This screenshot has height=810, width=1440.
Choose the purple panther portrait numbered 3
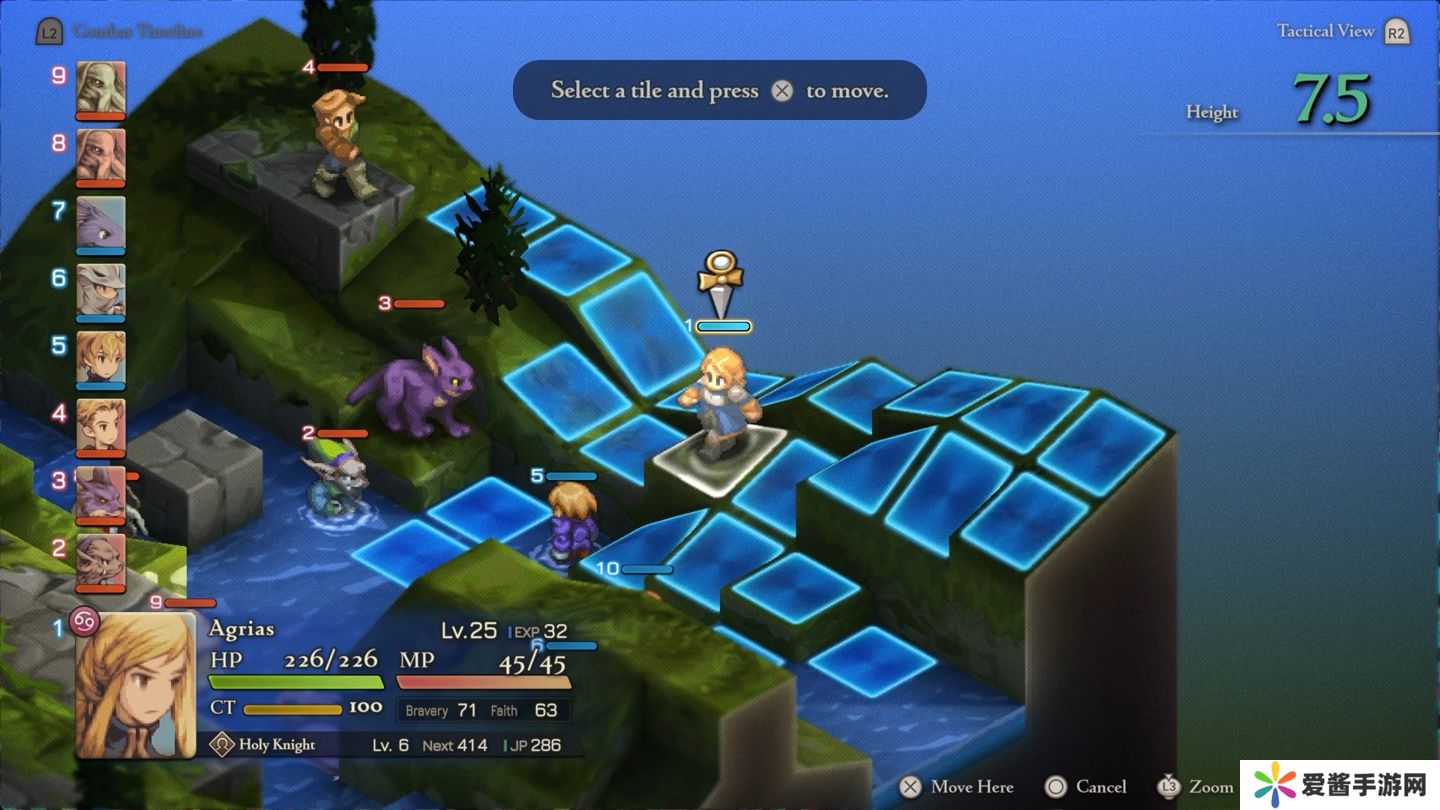(101, 492)
